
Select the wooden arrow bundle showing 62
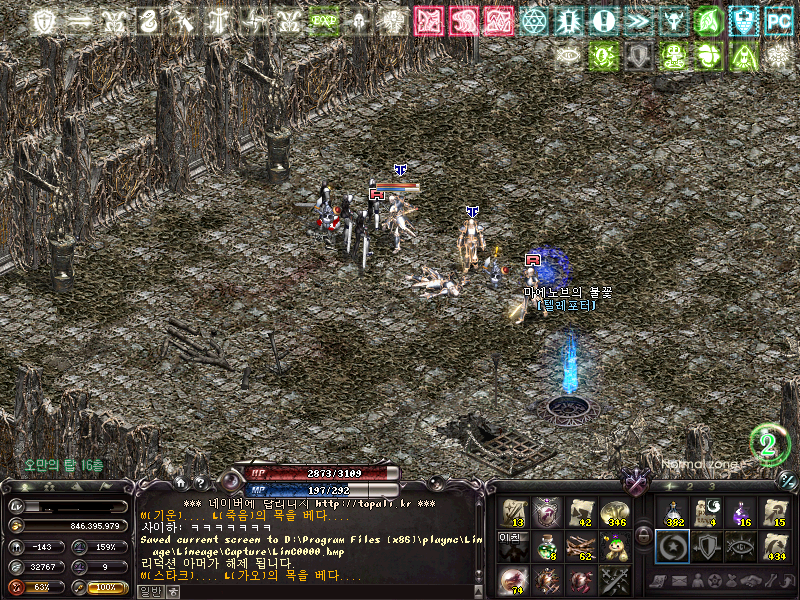pyautogui.click(x=580, y=546)
